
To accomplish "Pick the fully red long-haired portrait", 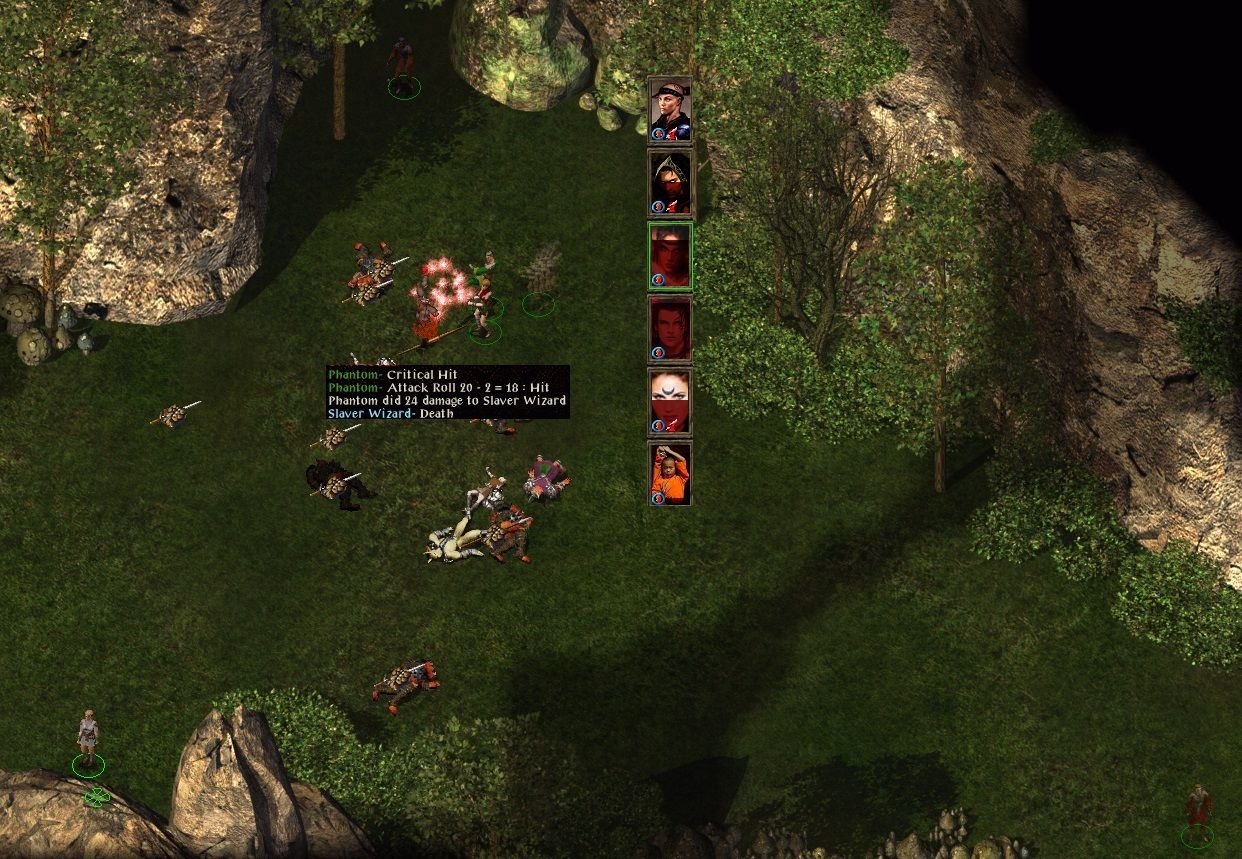I will tap(670, 328).
